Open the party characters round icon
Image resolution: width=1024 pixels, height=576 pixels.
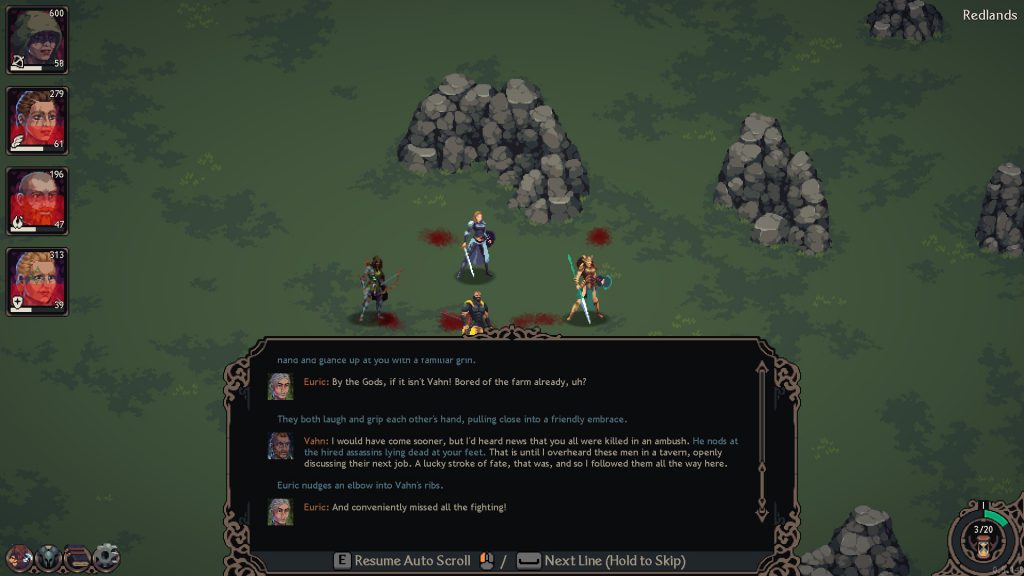coord(19,557)
